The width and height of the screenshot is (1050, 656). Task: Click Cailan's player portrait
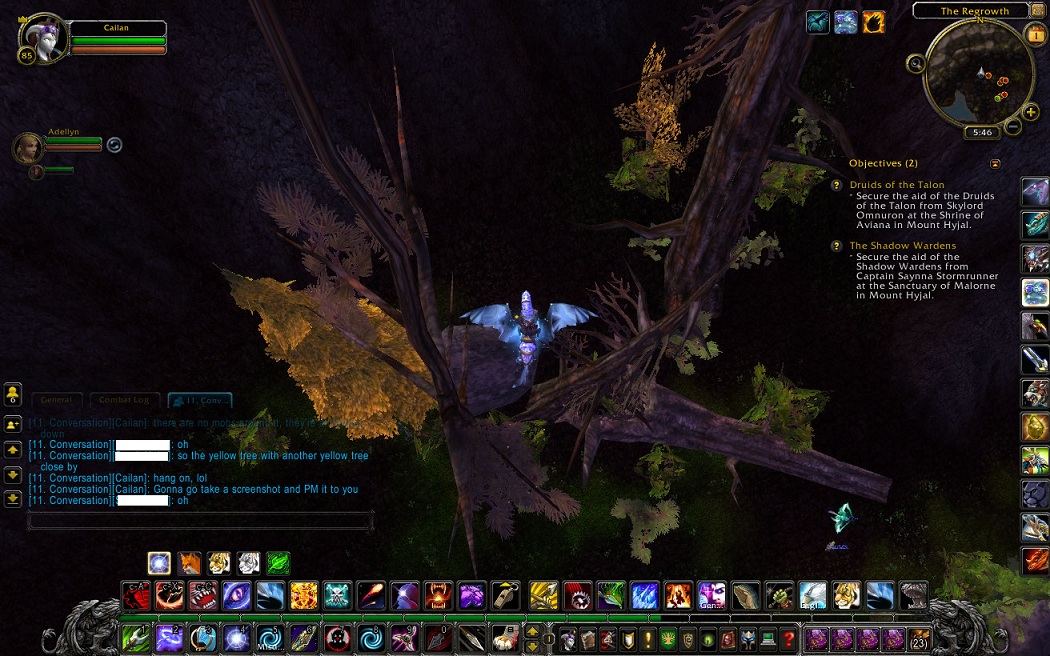(x=45, y=38)
